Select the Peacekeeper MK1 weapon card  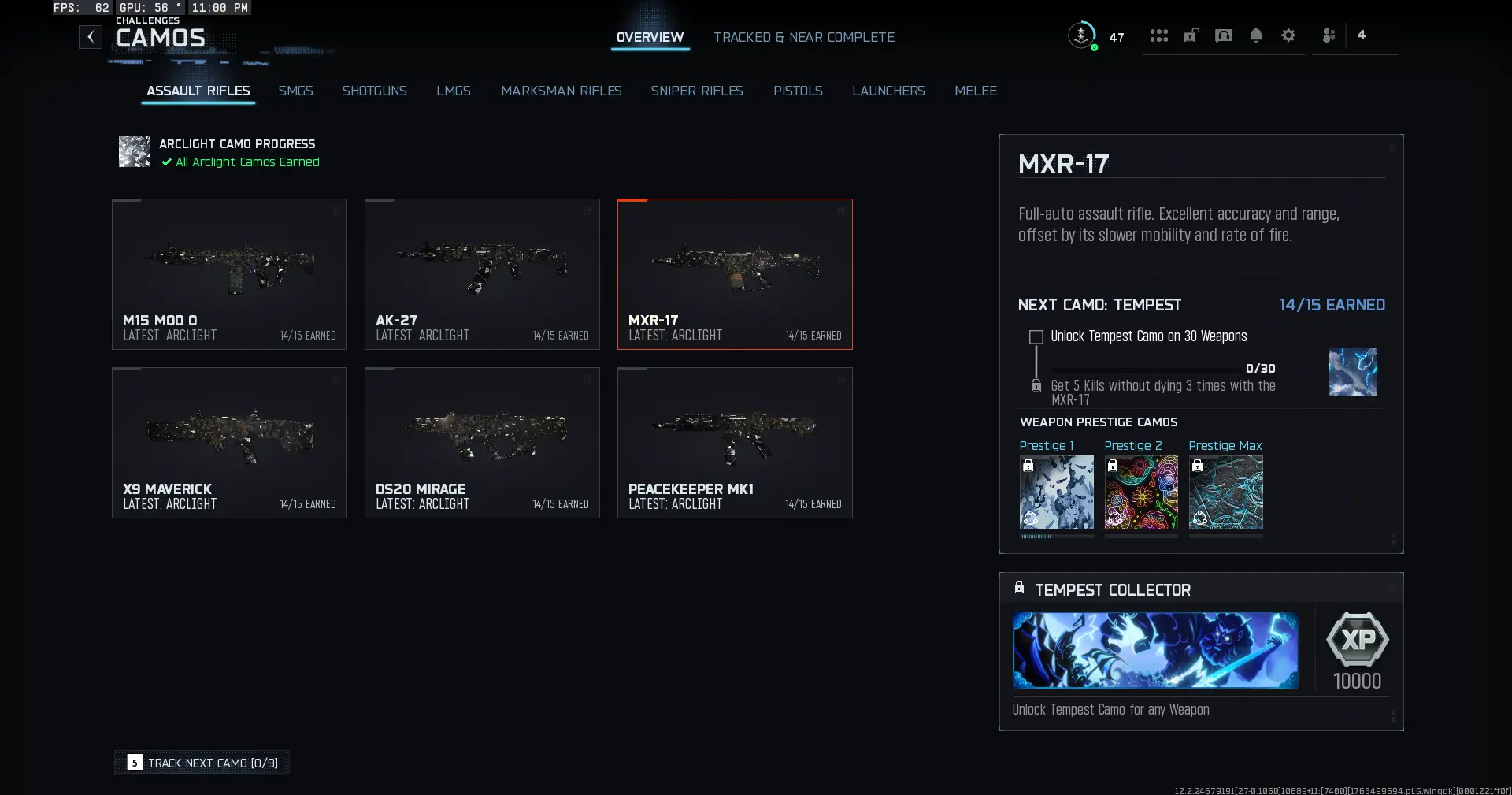click(x=735, y=443)
